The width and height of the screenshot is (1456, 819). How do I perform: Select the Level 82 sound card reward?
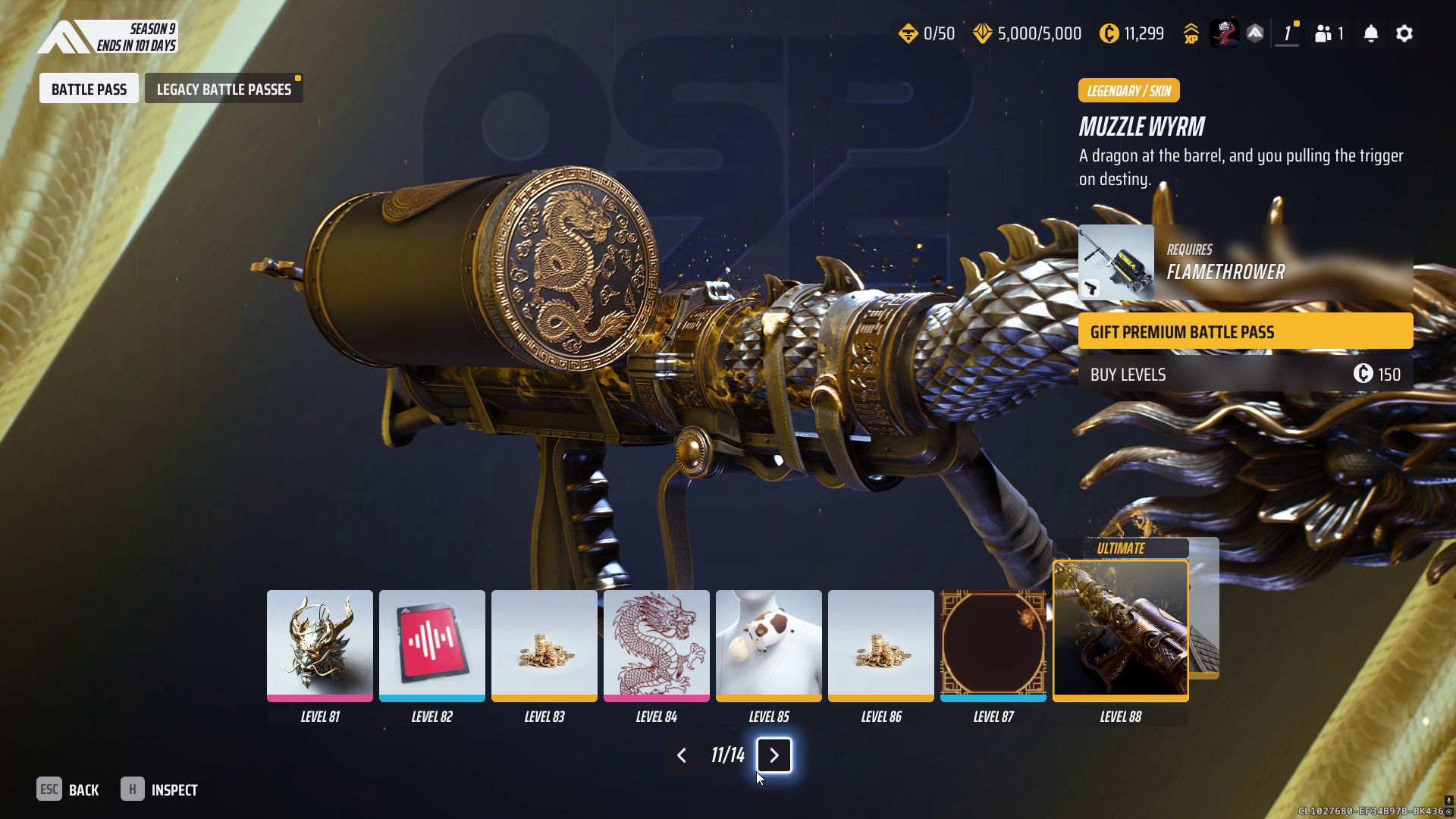[x=431, y=645]
